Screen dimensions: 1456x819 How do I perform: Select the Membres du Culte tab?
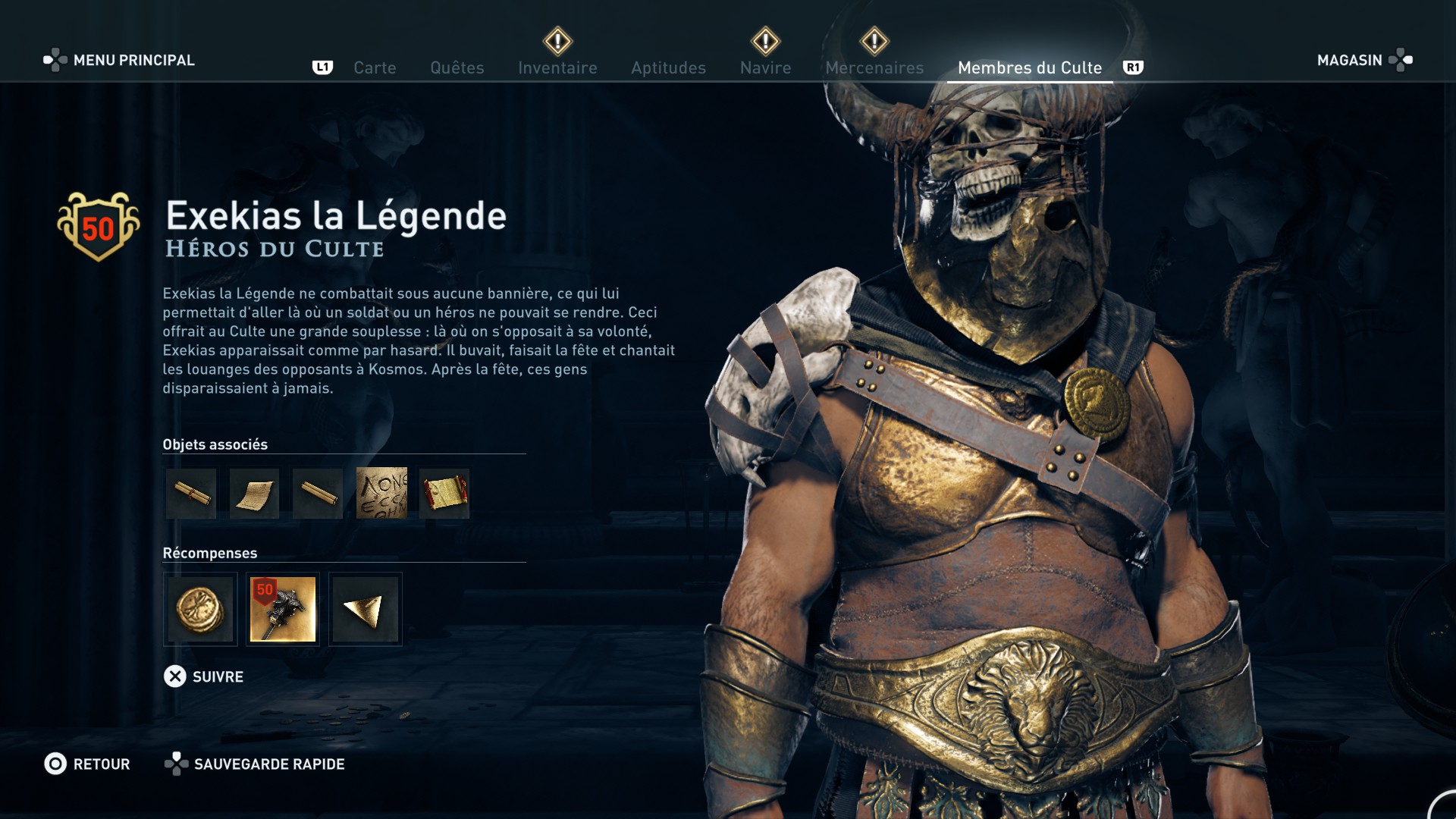click(1029, 67)
